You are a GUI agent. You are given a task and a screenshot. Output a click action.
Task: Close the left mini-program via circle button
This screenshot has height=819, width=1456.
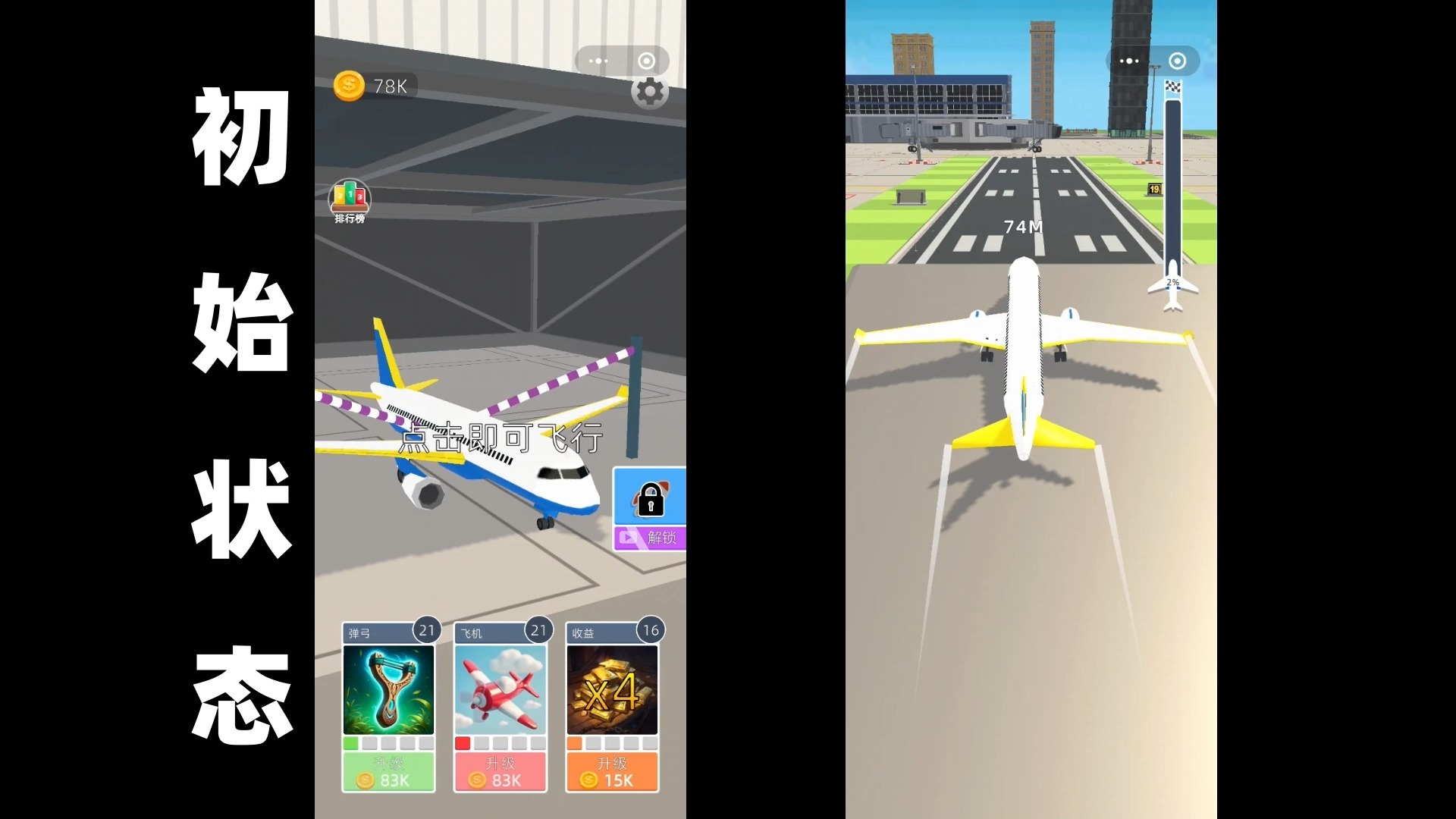point(646,61)
